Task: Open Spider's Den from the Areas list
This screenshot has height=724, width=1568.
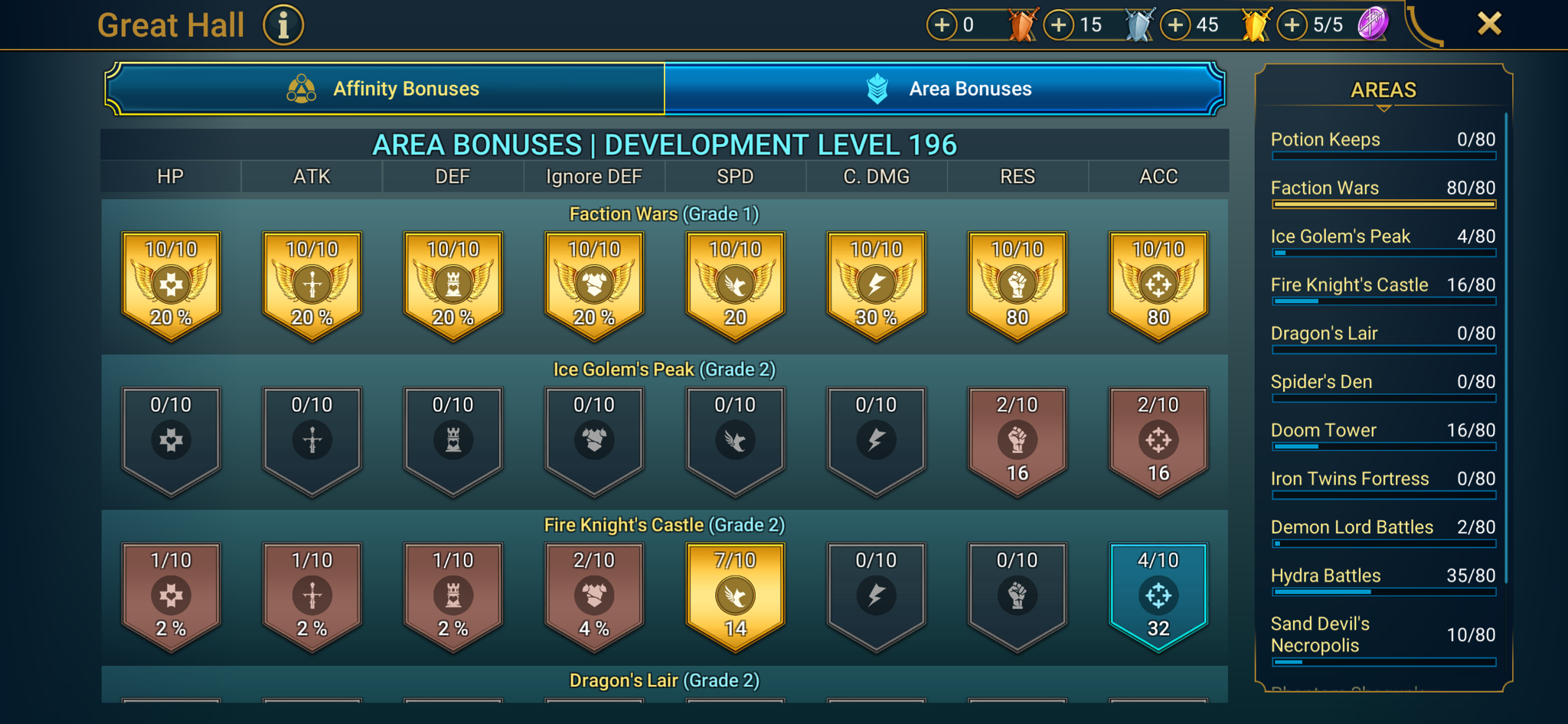Action: click(x=1383, y=381)
